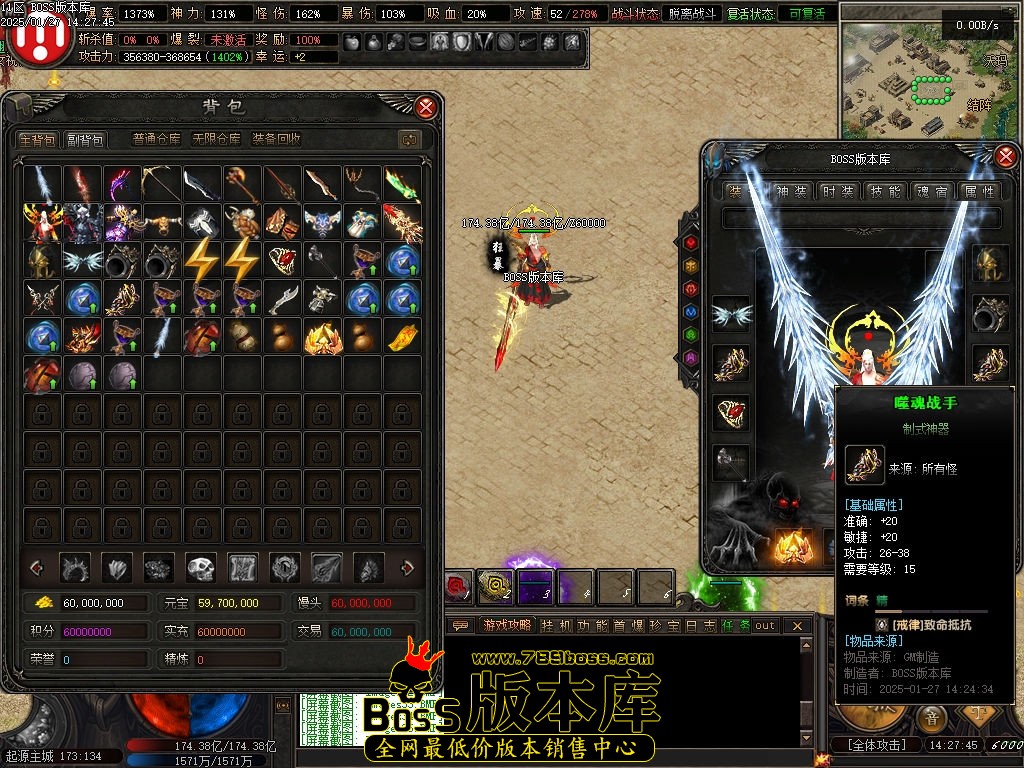Open the 属性 attributes tab

[x=978, y=191]
